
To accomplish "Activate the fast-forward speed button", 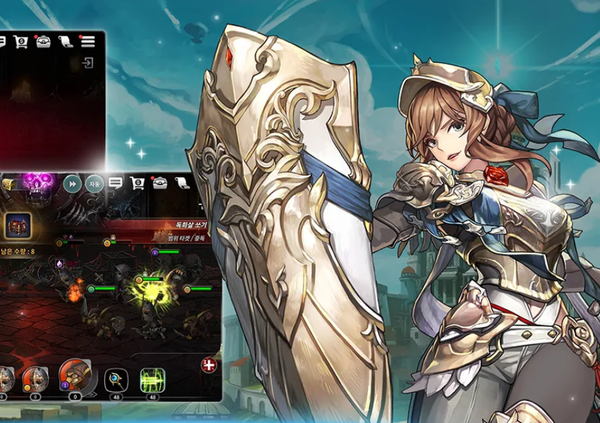I will point(72,183).
